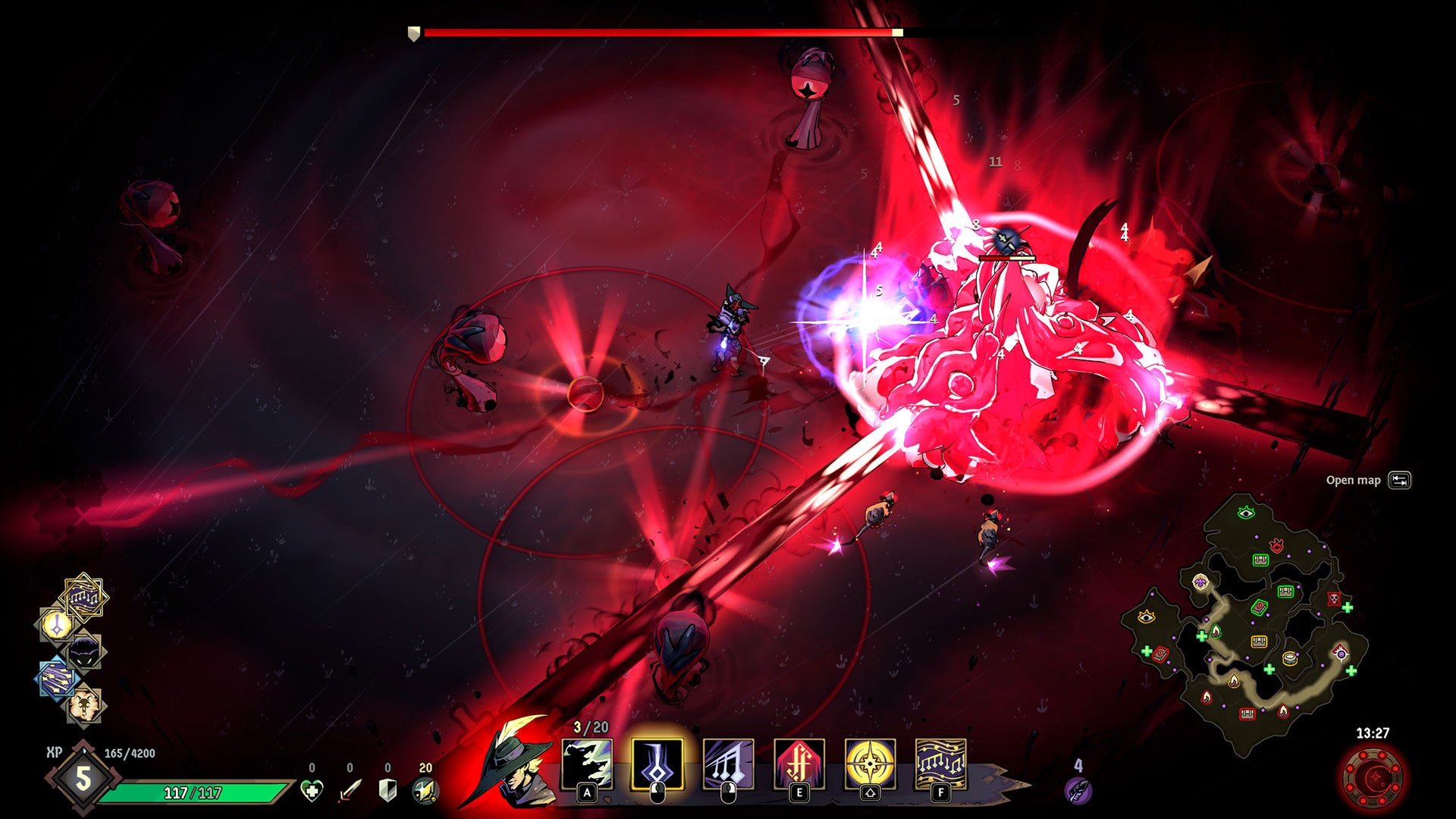
Task: Trigger the red fortissimo ability icon
Action: (x=799, y=764)
